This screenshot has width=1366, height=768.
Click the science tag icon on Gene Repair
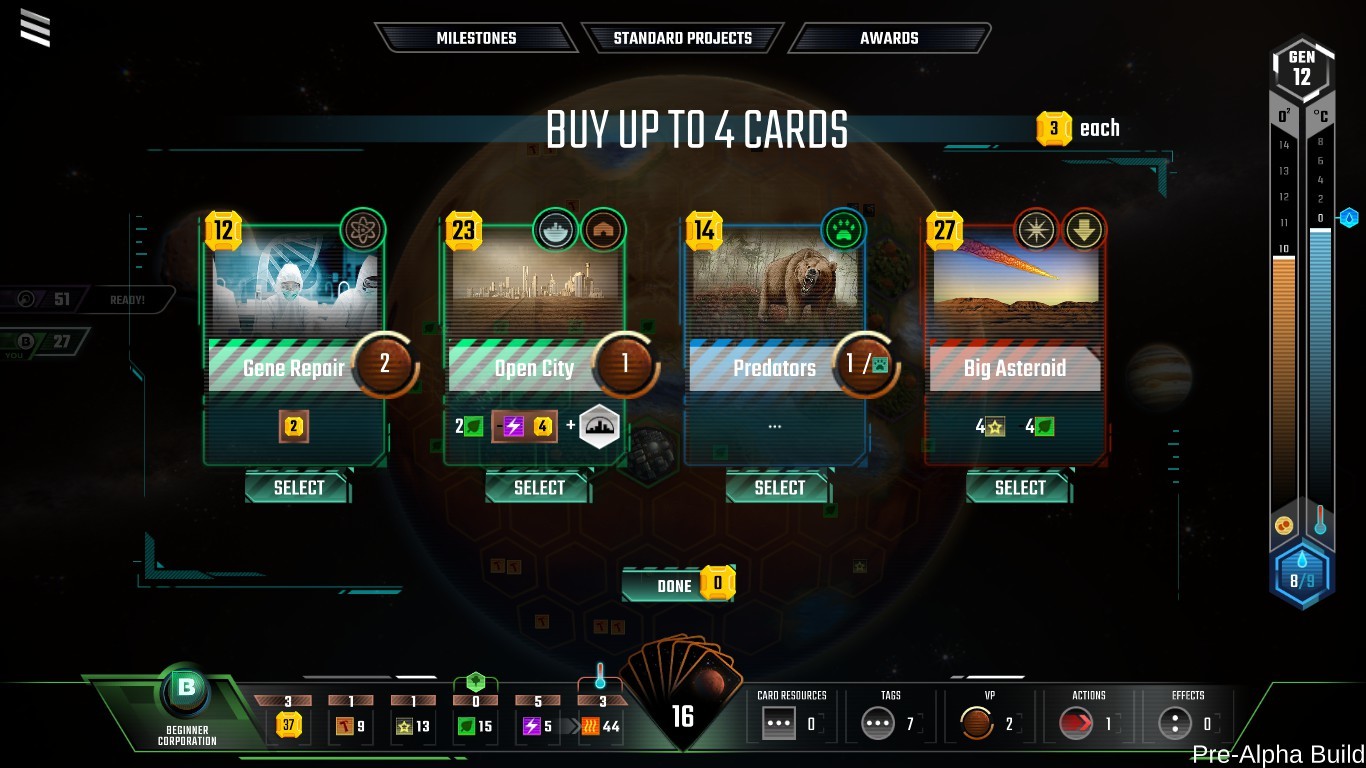coord(363,229)
